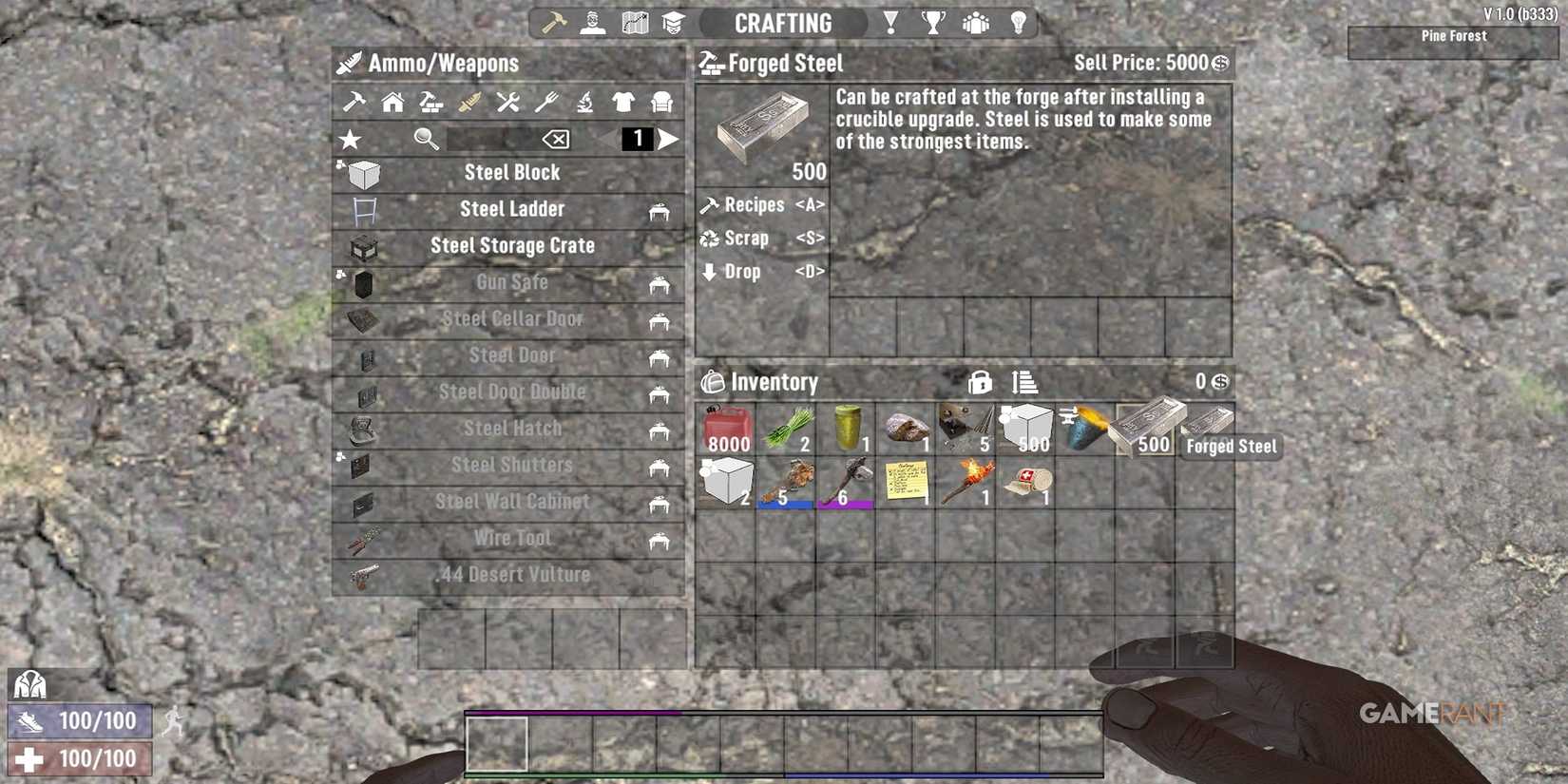Select the Furniture armchair category icon
The height and width of the screenshot is (784, 1568).
pyautogui.click(x=663, y=105)
